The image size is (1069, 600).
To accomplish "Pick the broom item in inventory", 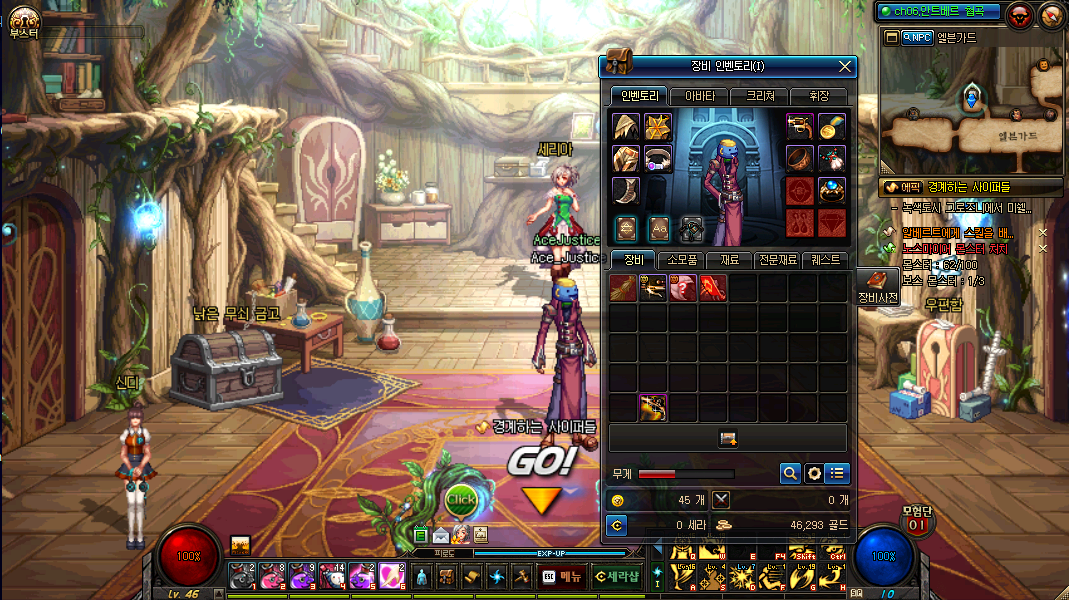I will [623, 289].
